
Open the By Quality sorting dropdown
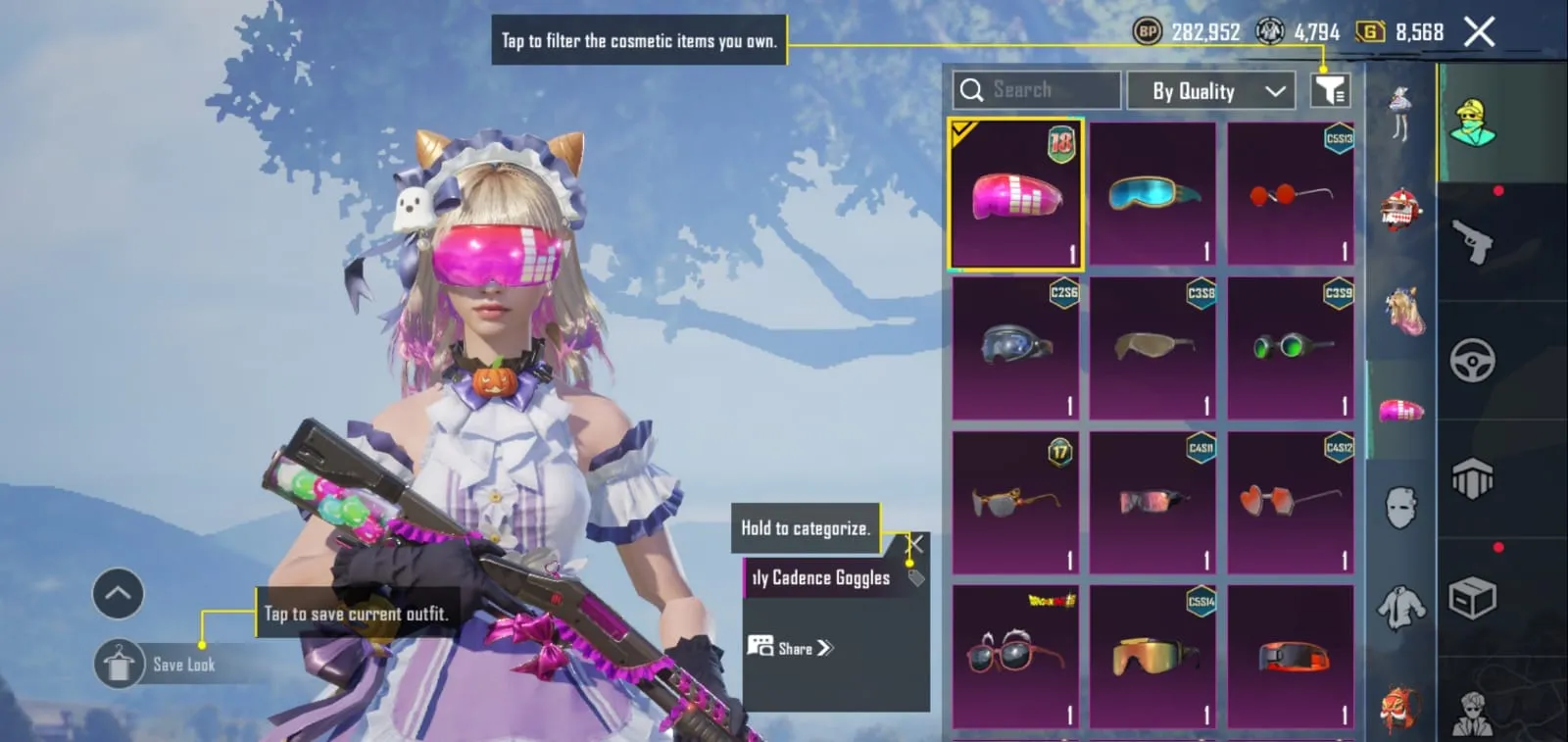pyautogui.click(x=1211, y=90)
